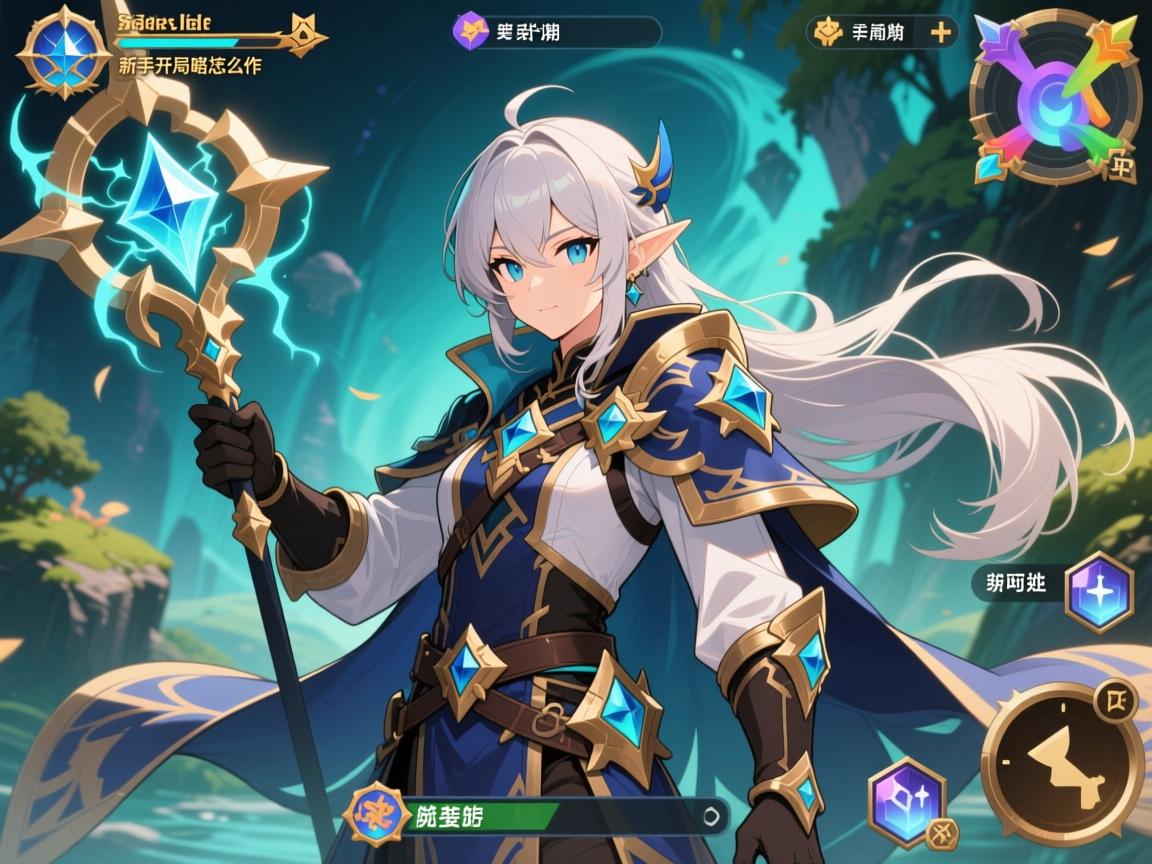Viewport: 1152px width, 864px height.
Task: Select the gold emblem currency icon
Action: pos(829,32)
